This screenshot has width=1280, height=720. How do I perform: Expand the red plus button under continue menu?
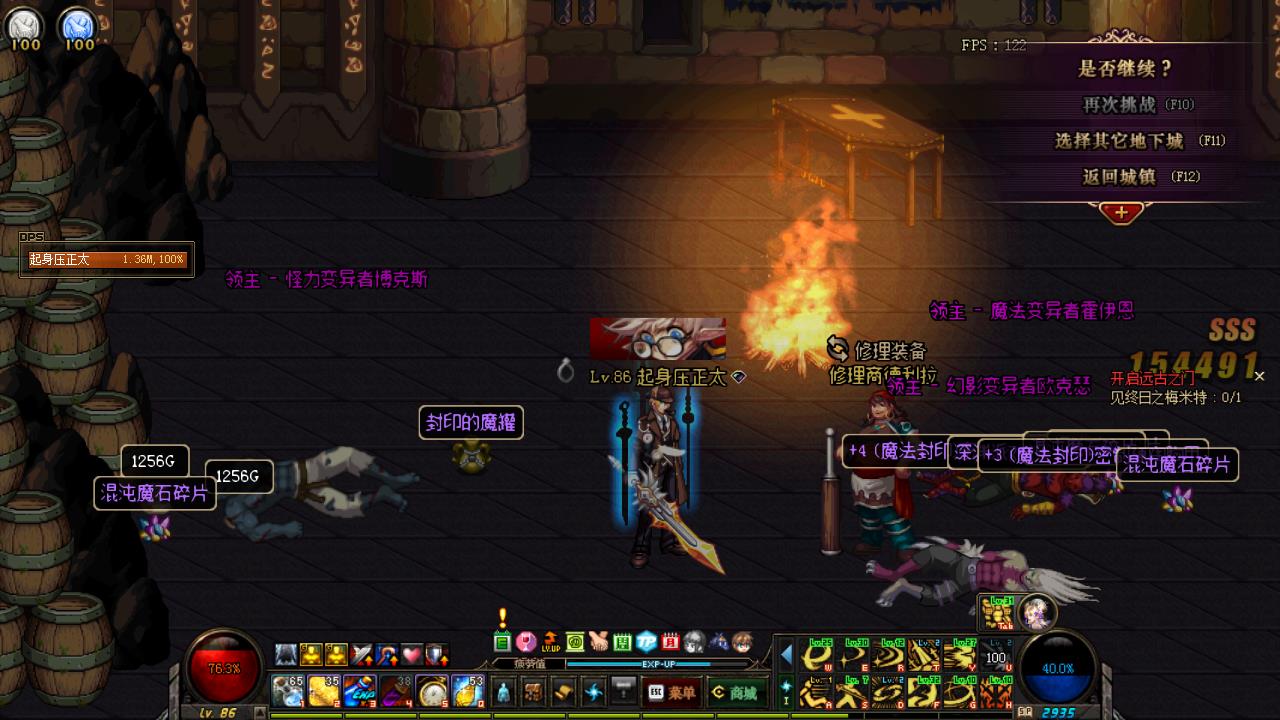click(1121, 212)
